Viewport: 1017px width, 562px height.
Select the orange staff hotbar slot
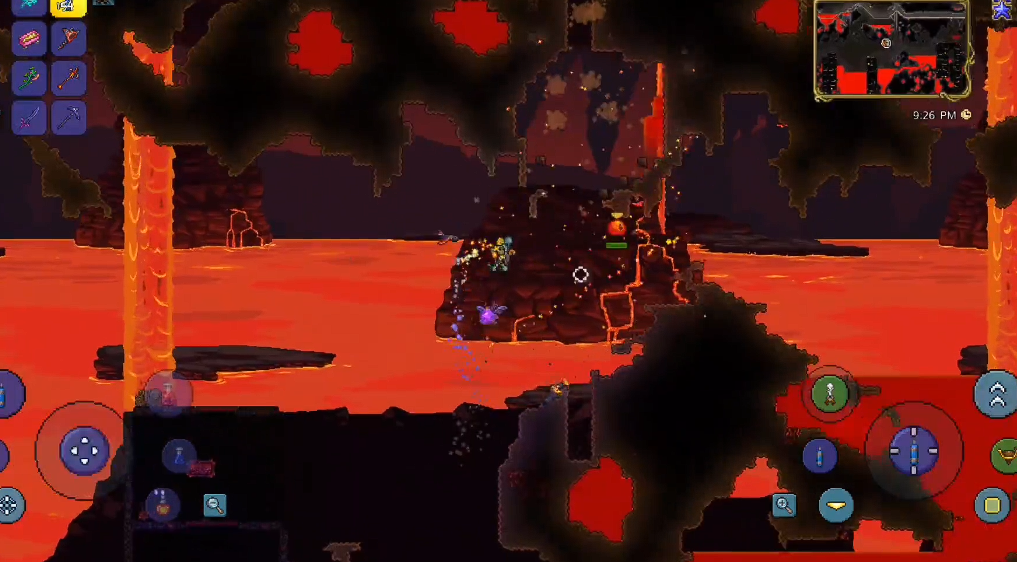(68, 78)
